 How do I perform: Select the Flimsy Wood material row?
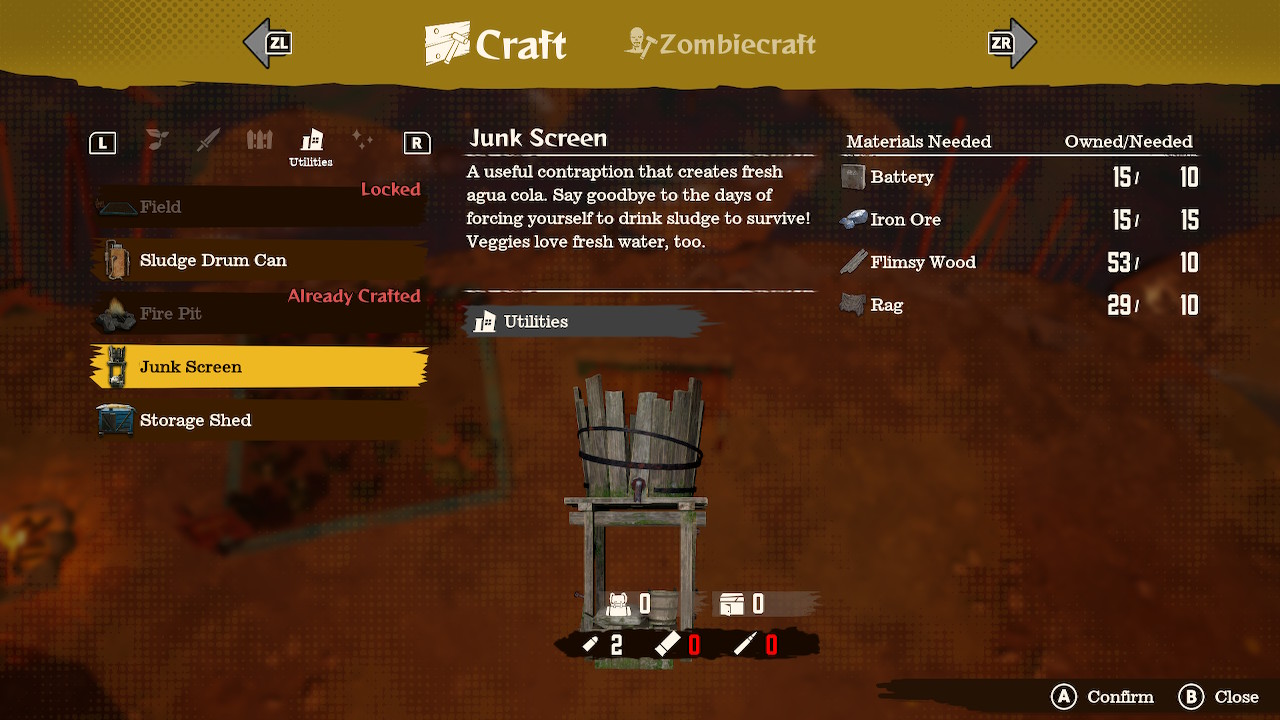pos(1018,262)
